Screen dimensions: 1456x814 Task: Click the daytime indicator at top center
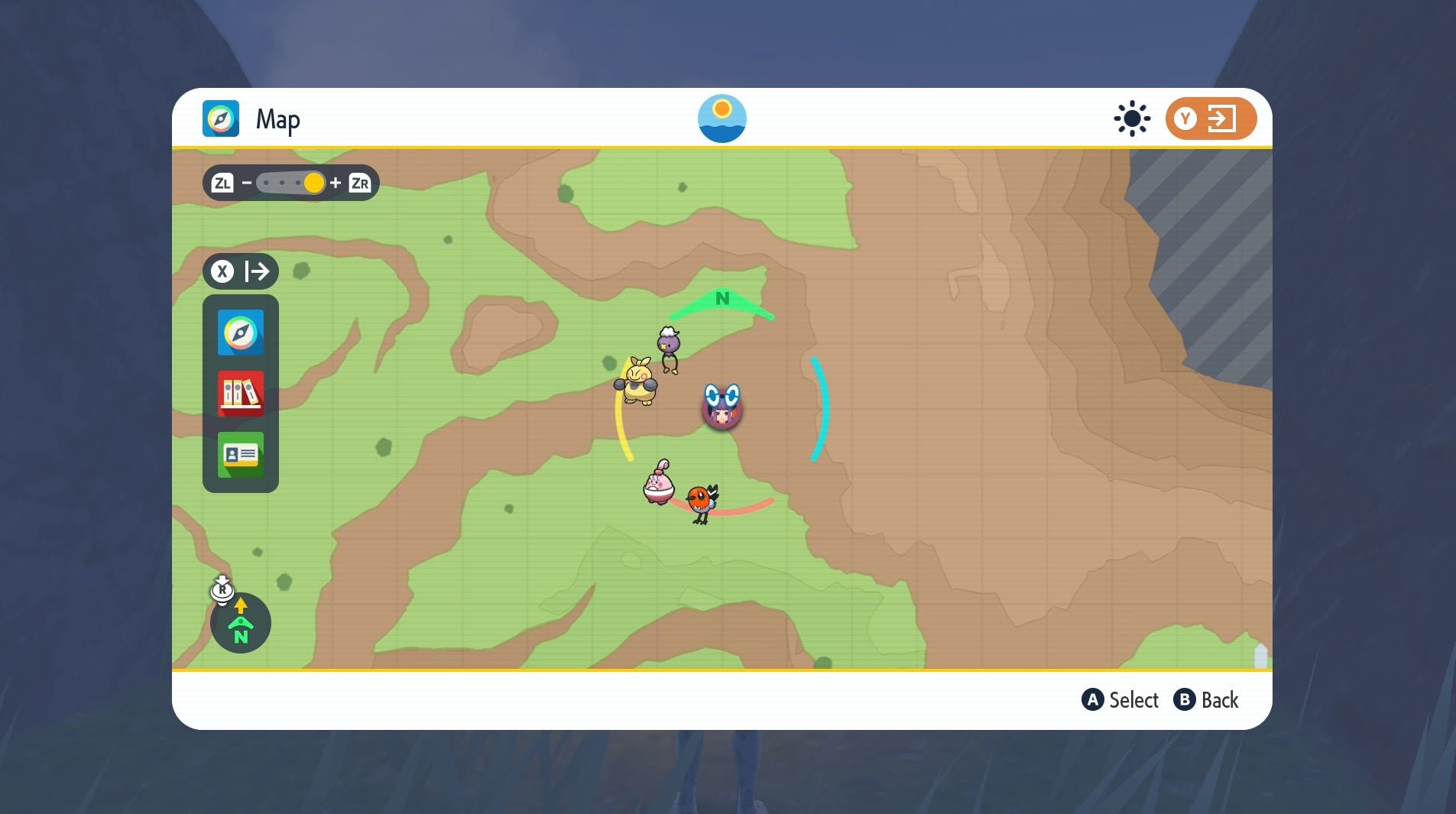tap(722, 117)
